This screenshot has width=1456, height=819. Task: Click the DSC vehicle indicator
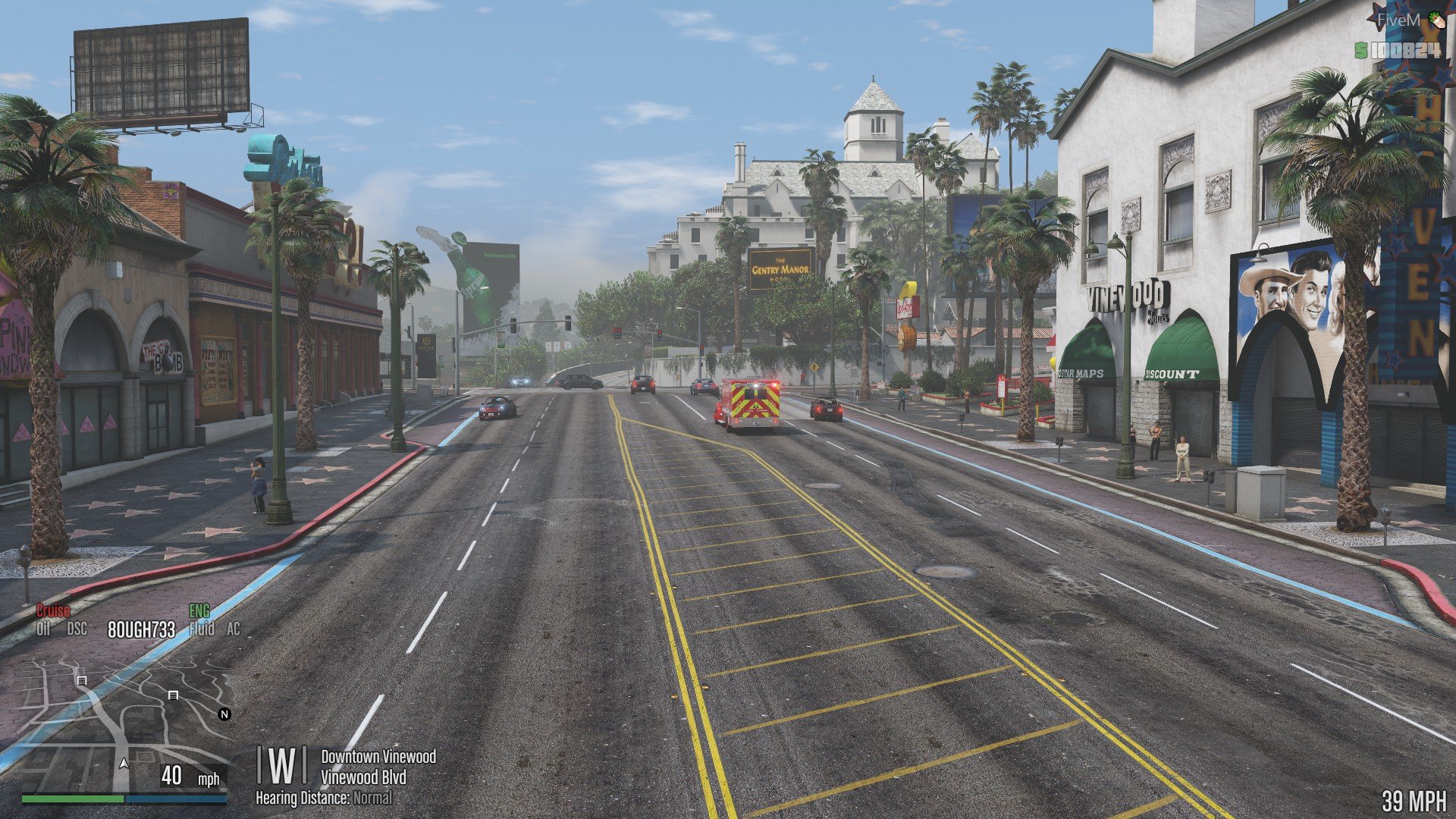tap(77, 629)
